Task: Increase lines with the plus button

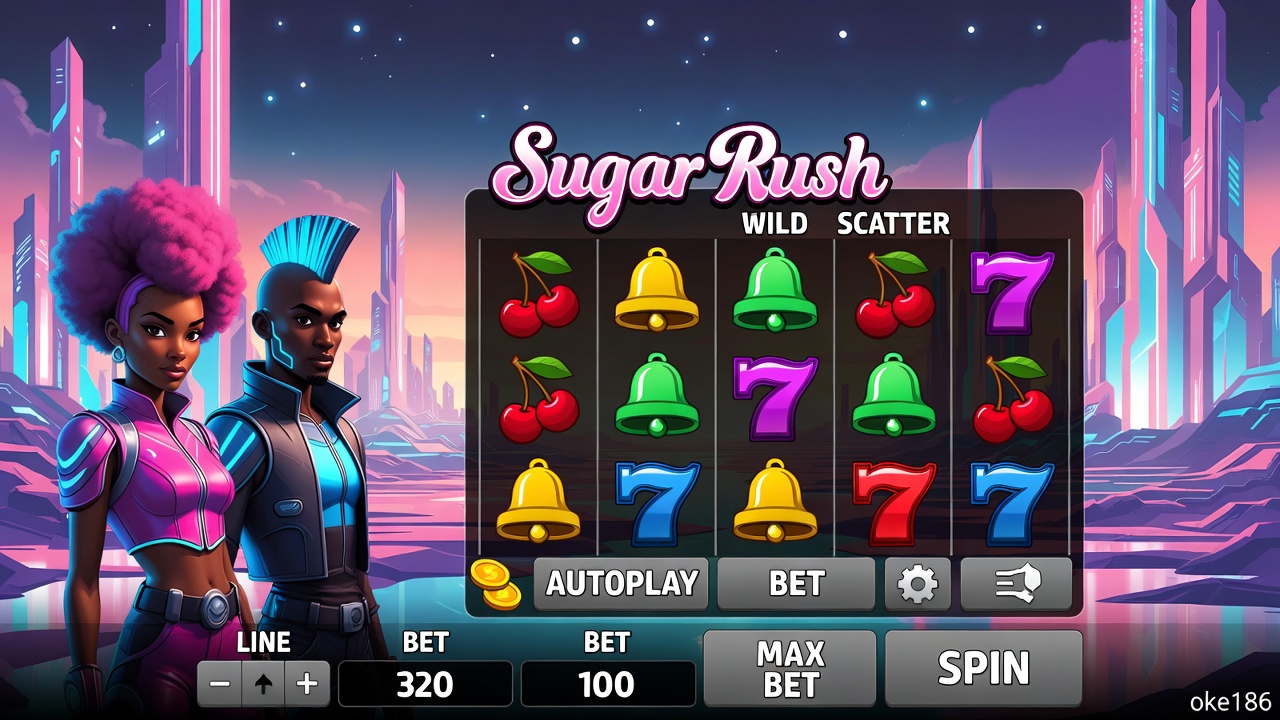Action: (308, 684)
